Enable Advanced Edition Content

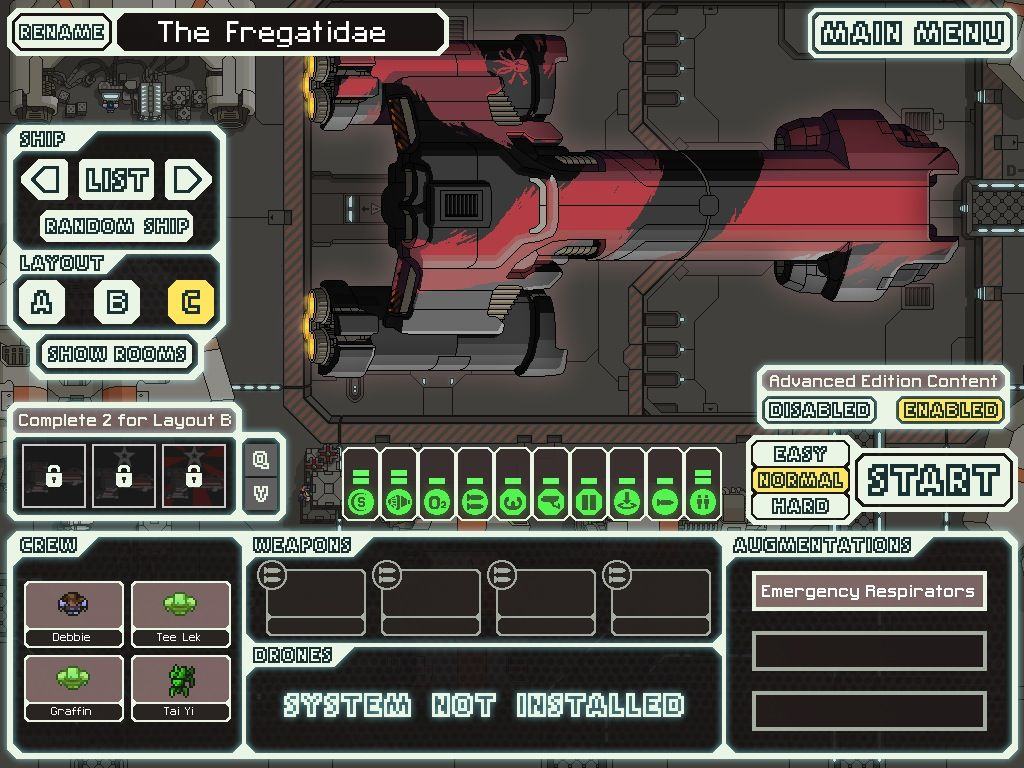pyautogui.click(x=950, y=410)
